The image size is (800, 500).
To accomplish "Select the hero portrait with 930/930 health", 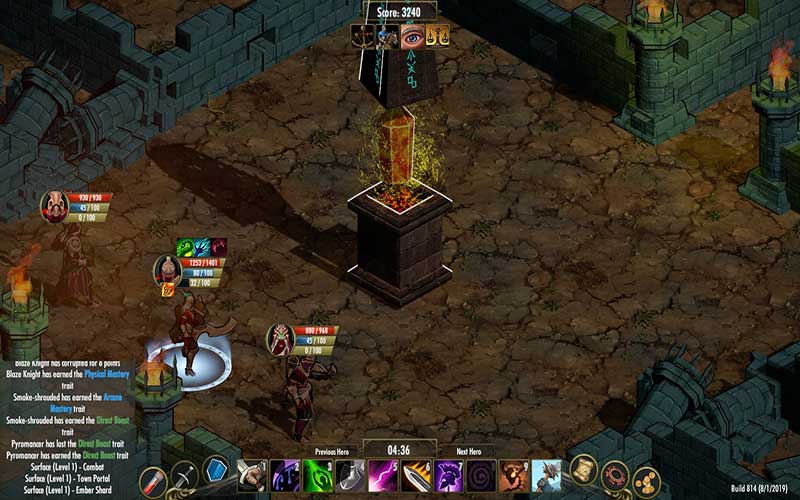I will point(54,206).
